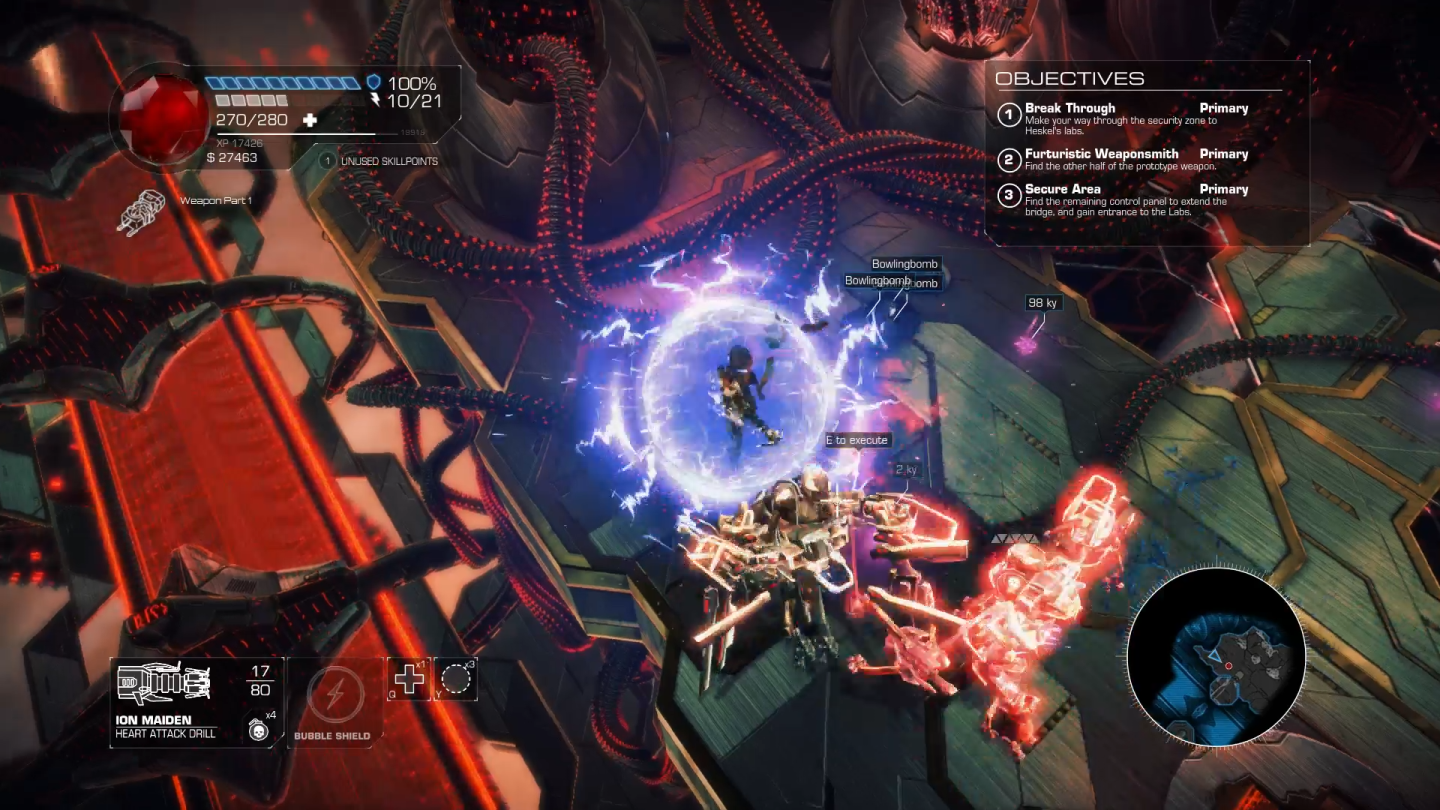Toggle objective 1 Break Through marker
Screen dimensions: 1440x810
1009,113
